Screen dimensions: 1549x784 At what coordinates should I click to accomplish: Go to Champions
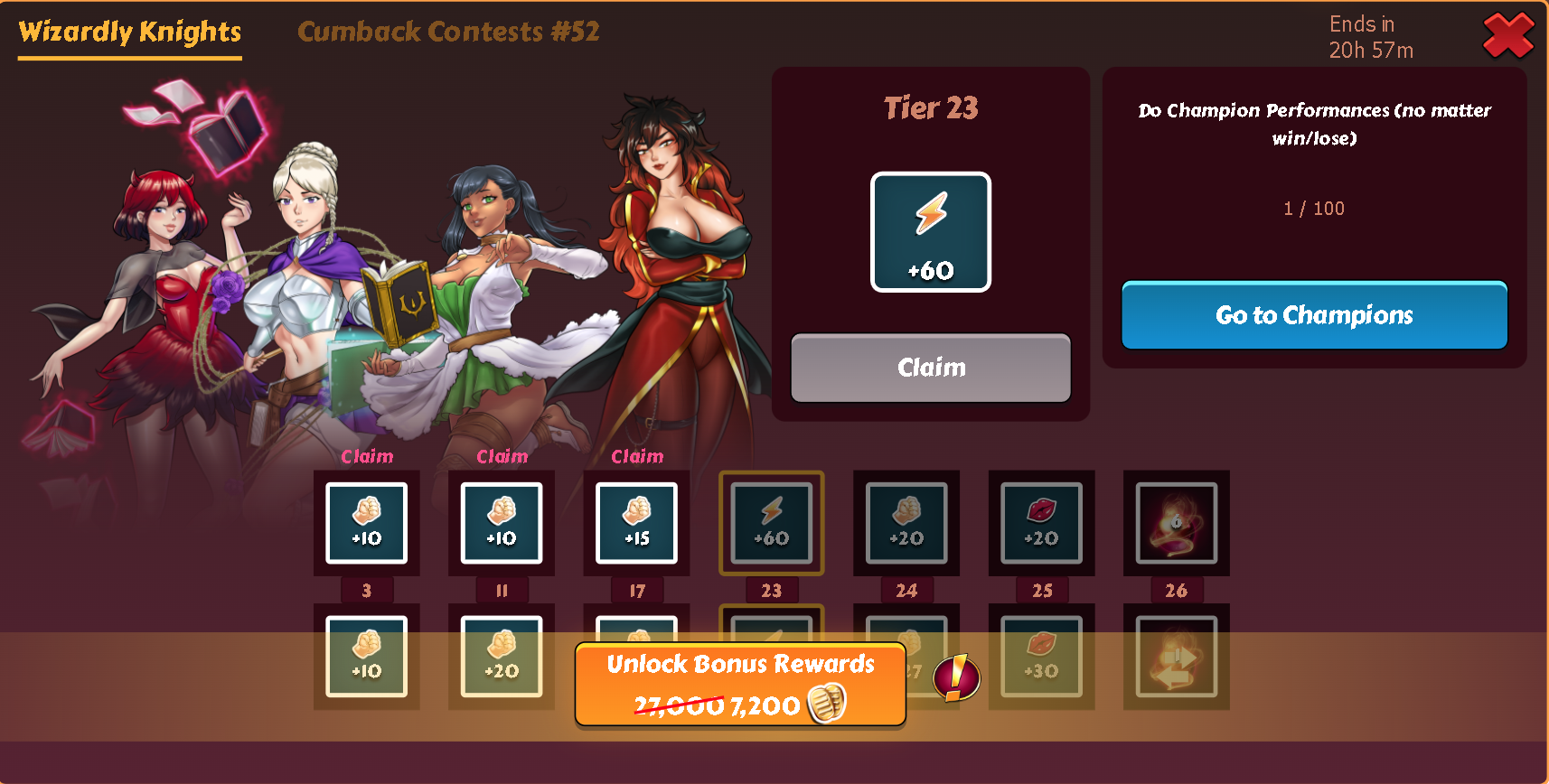(1314, 315)
